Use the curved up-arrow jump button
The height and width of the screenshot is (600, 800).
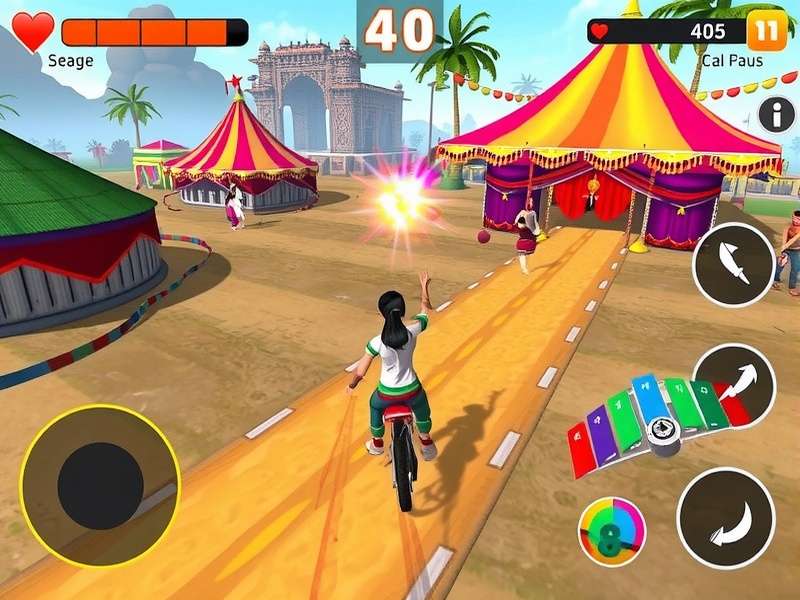(x=734, y=384)
